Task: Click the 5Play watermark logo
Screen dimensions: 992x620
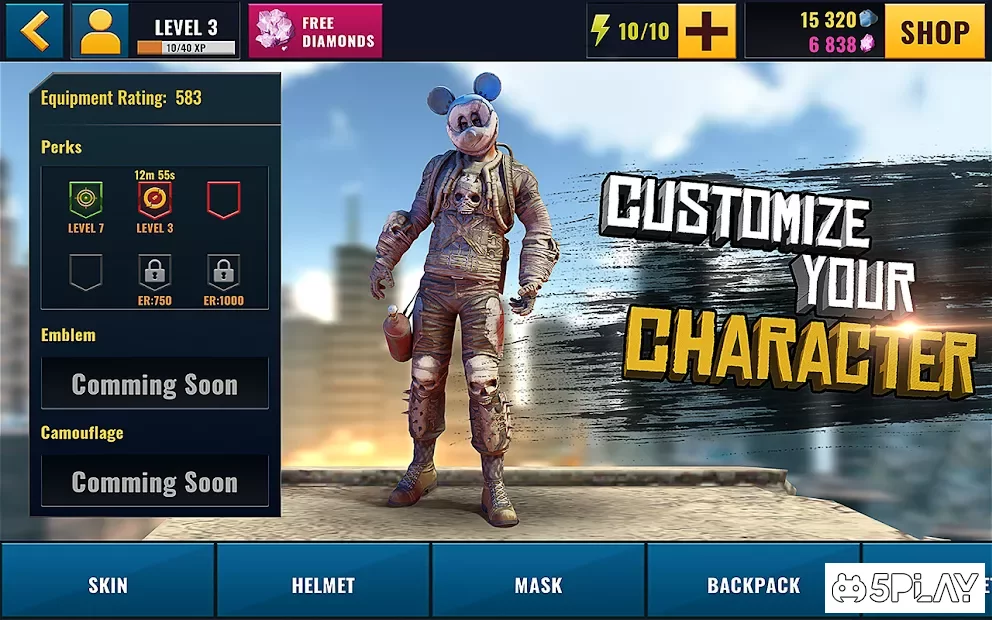Action: coord(903,588)
